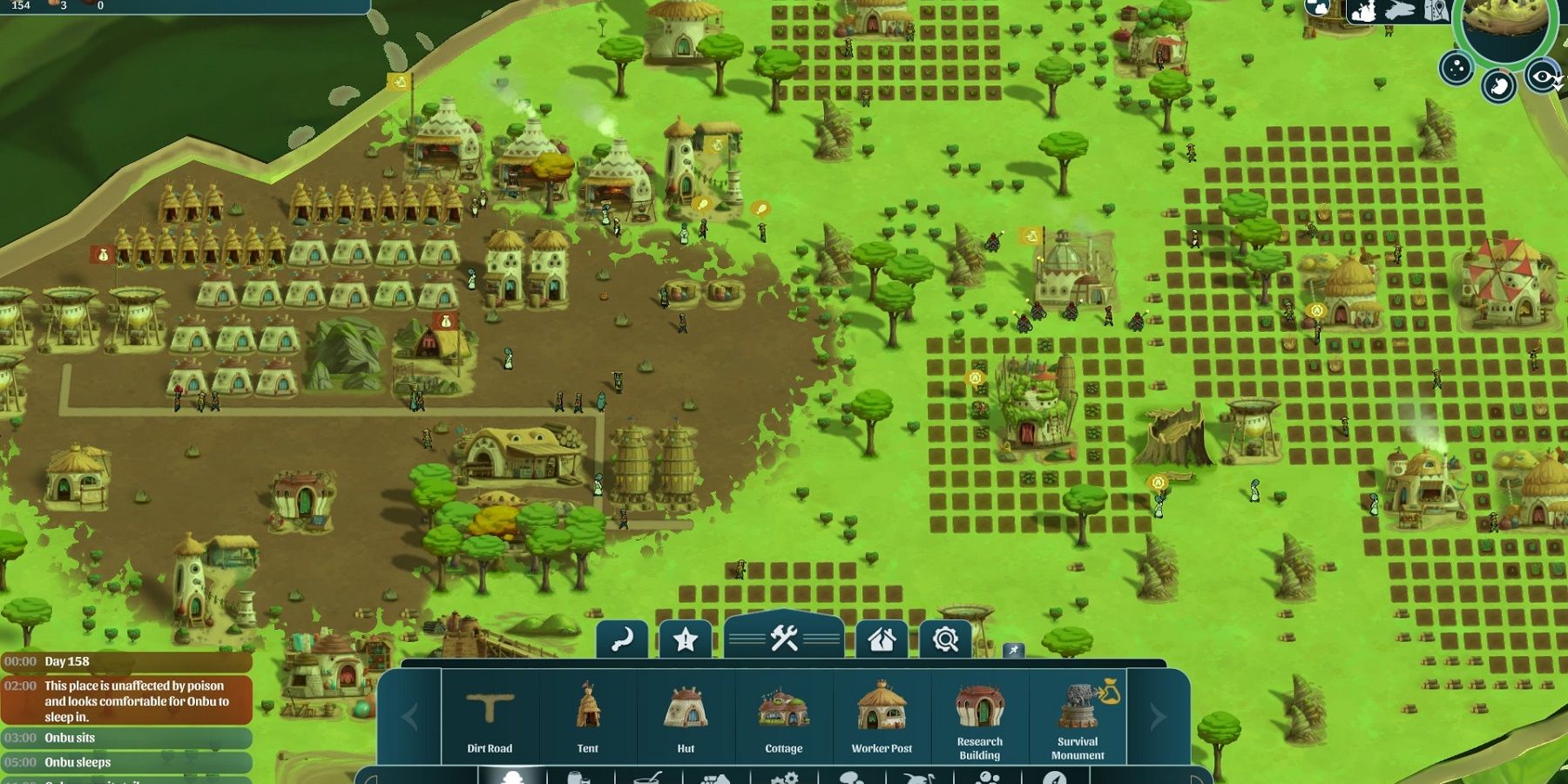
Task: Open the world map icon
Action: [1436, 10]
